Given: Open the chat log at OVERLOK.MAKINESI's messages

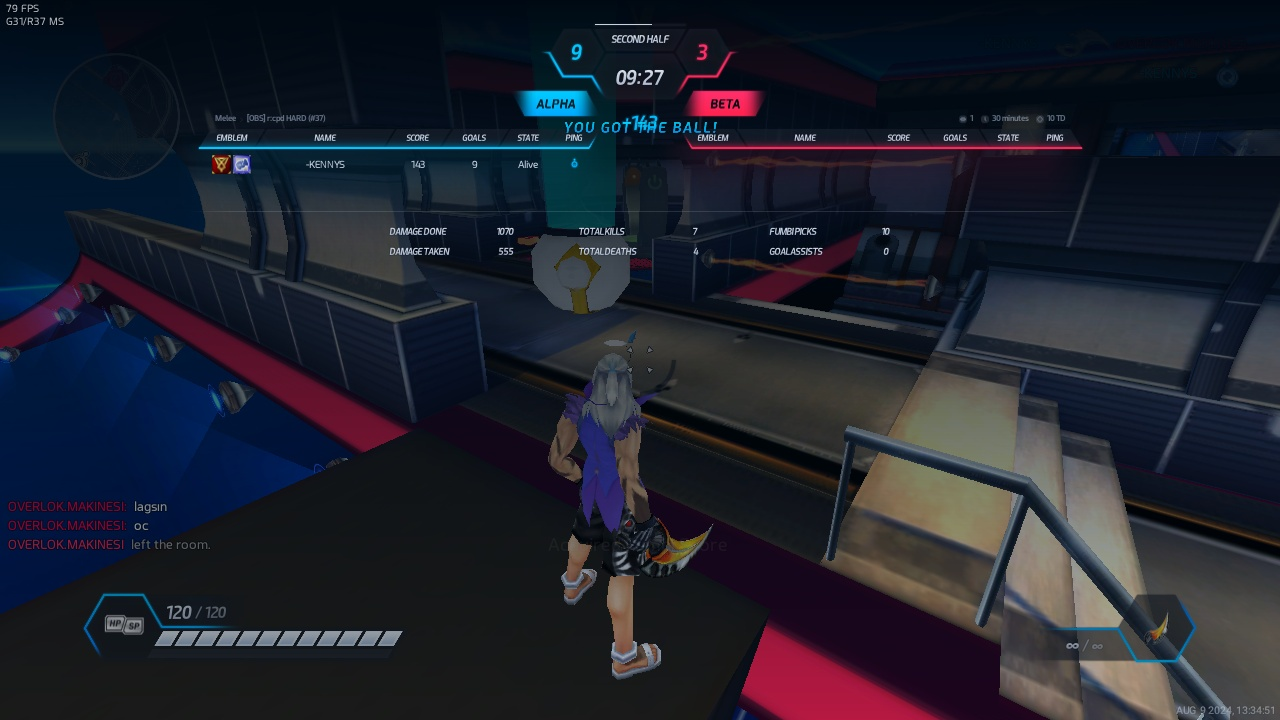Looking at the screenshot, I should pyautogui.click(x=110, y=526).
